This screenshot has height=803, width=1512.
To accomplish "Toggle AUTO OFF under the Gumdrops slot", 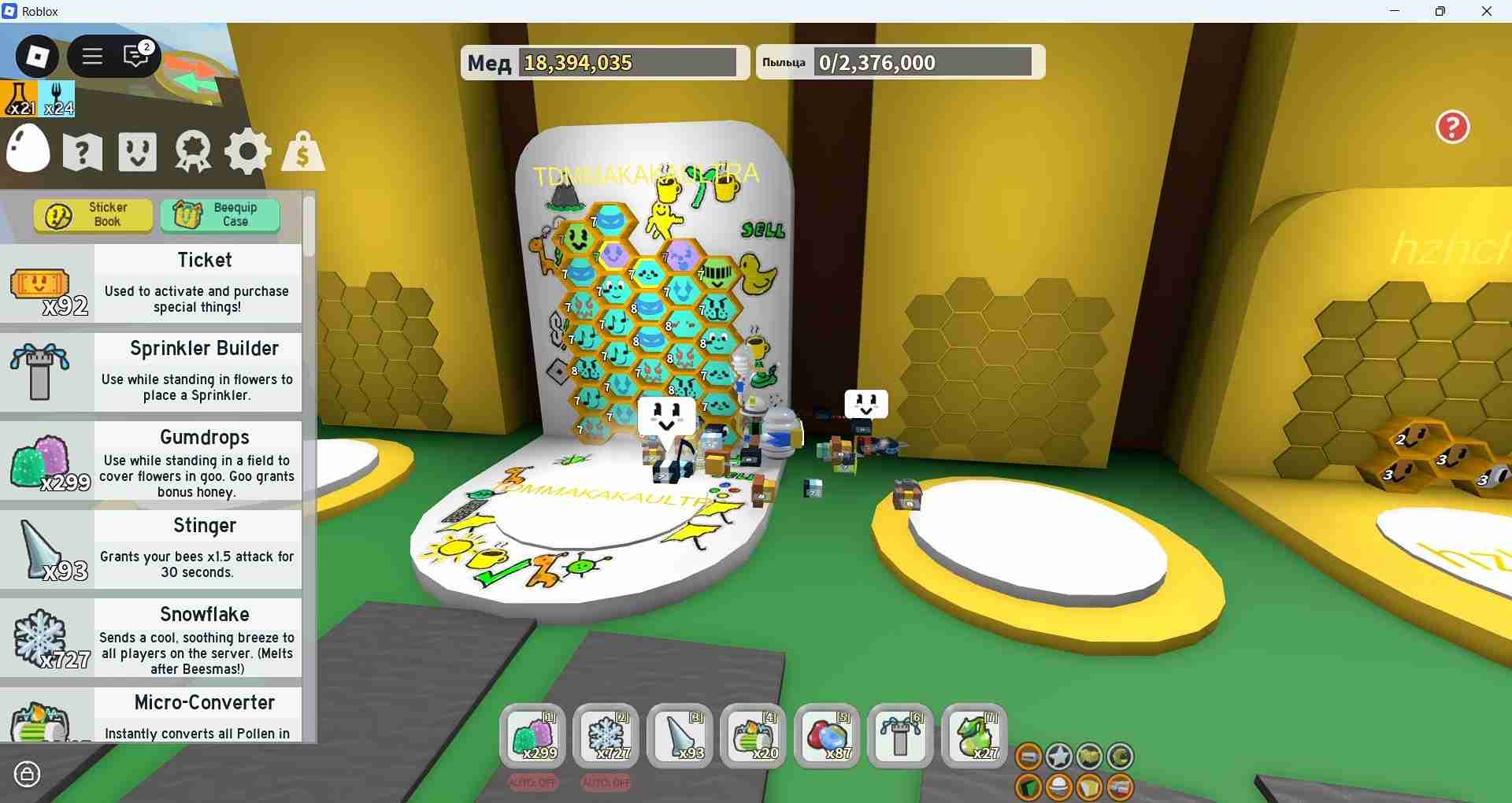I will 533,783.
